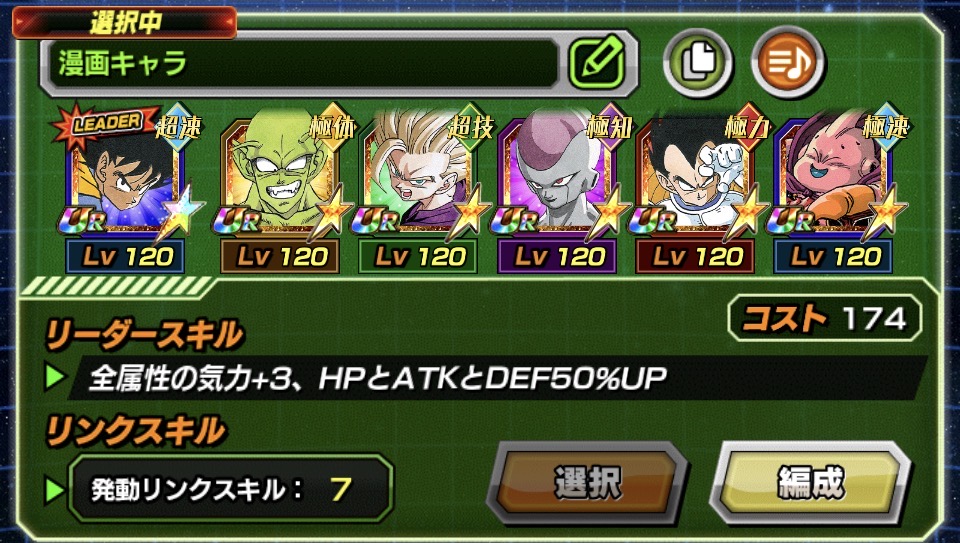960x543 pixels.
Task: Confirm the team with the 選択 button
Action: coord(587,483)
